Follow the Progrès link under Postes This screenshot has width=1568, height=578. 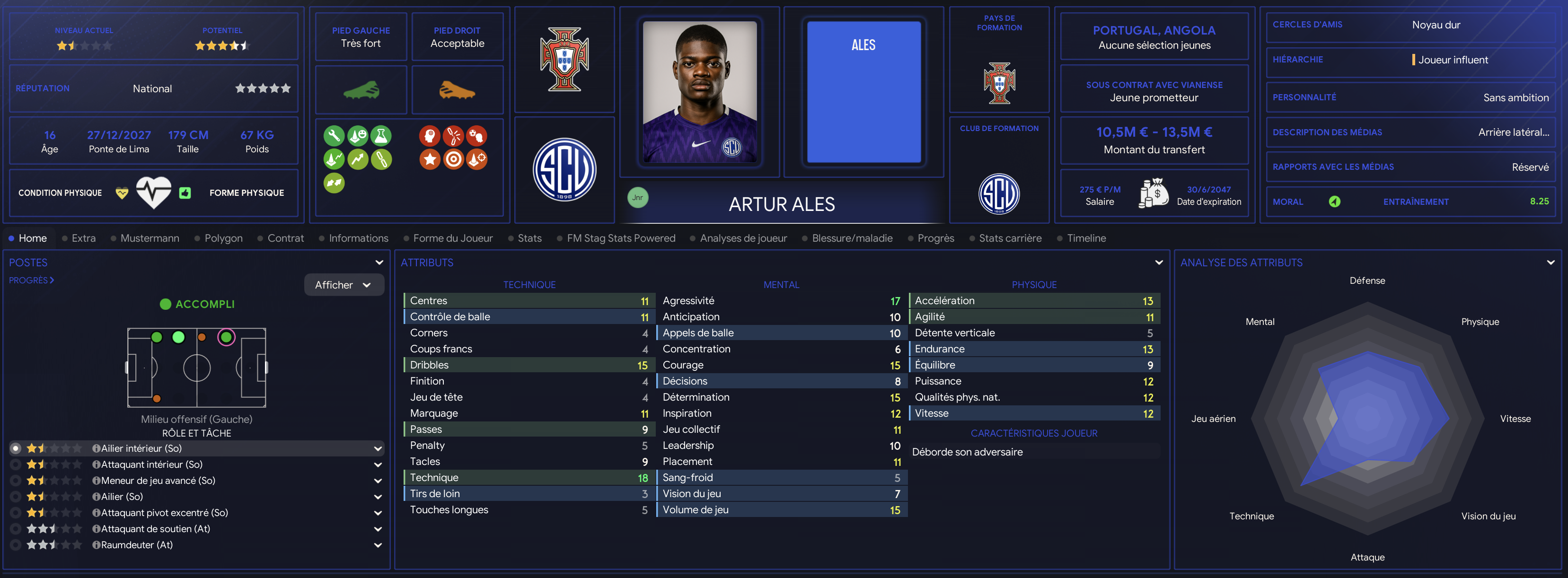31,280
